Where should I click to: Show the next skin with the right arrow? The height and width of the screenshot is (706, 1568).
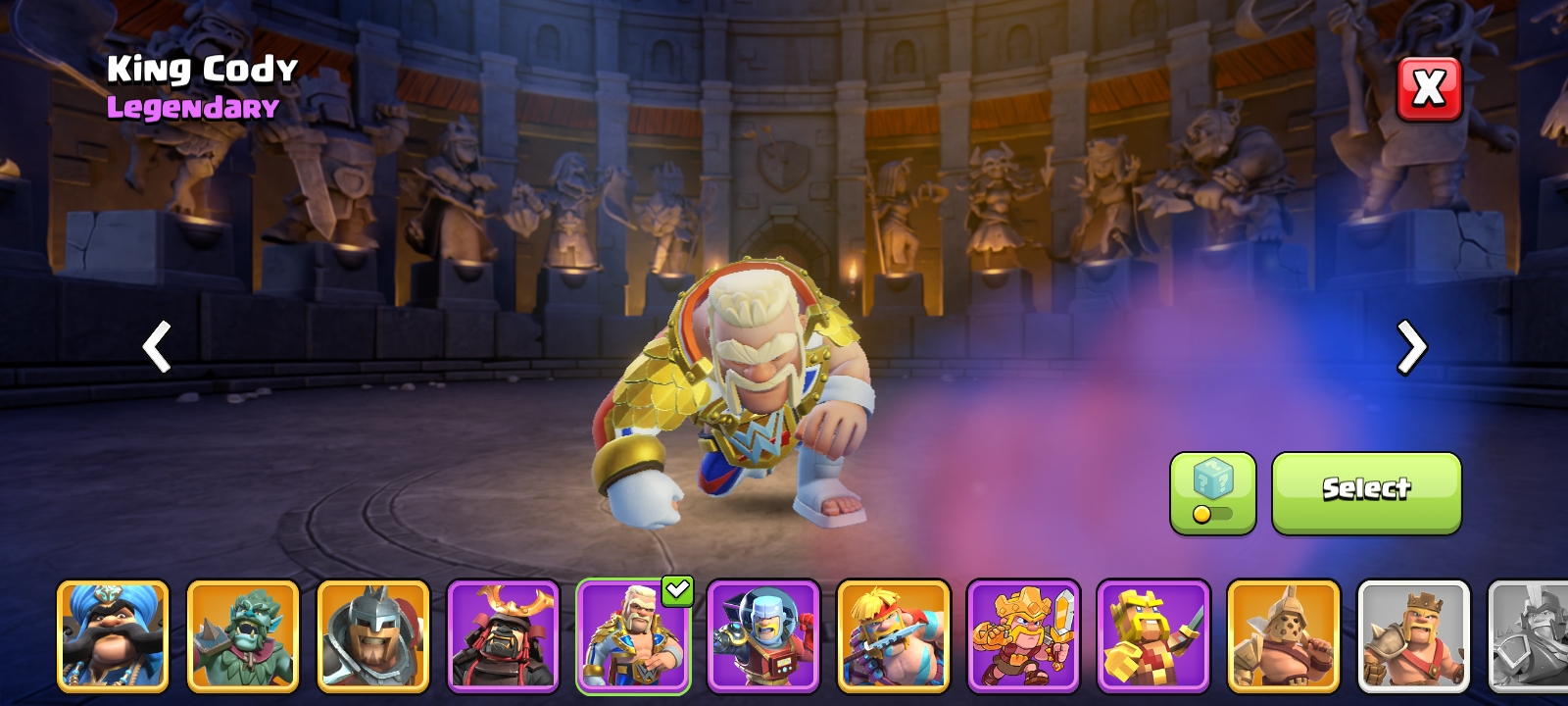tap(1411, 346)
